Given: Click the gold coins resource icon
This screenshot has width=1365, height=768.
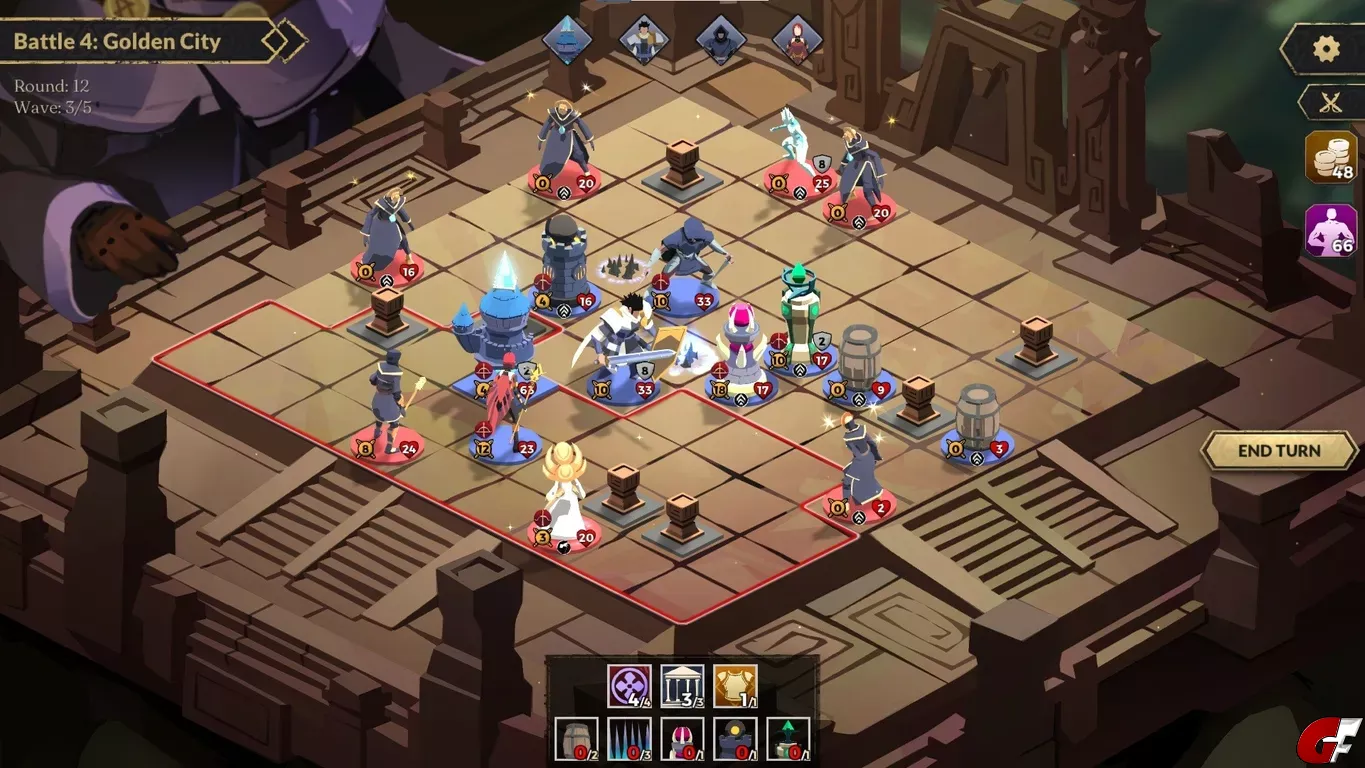Looking at the screenshot, I should coord(1331,158).
